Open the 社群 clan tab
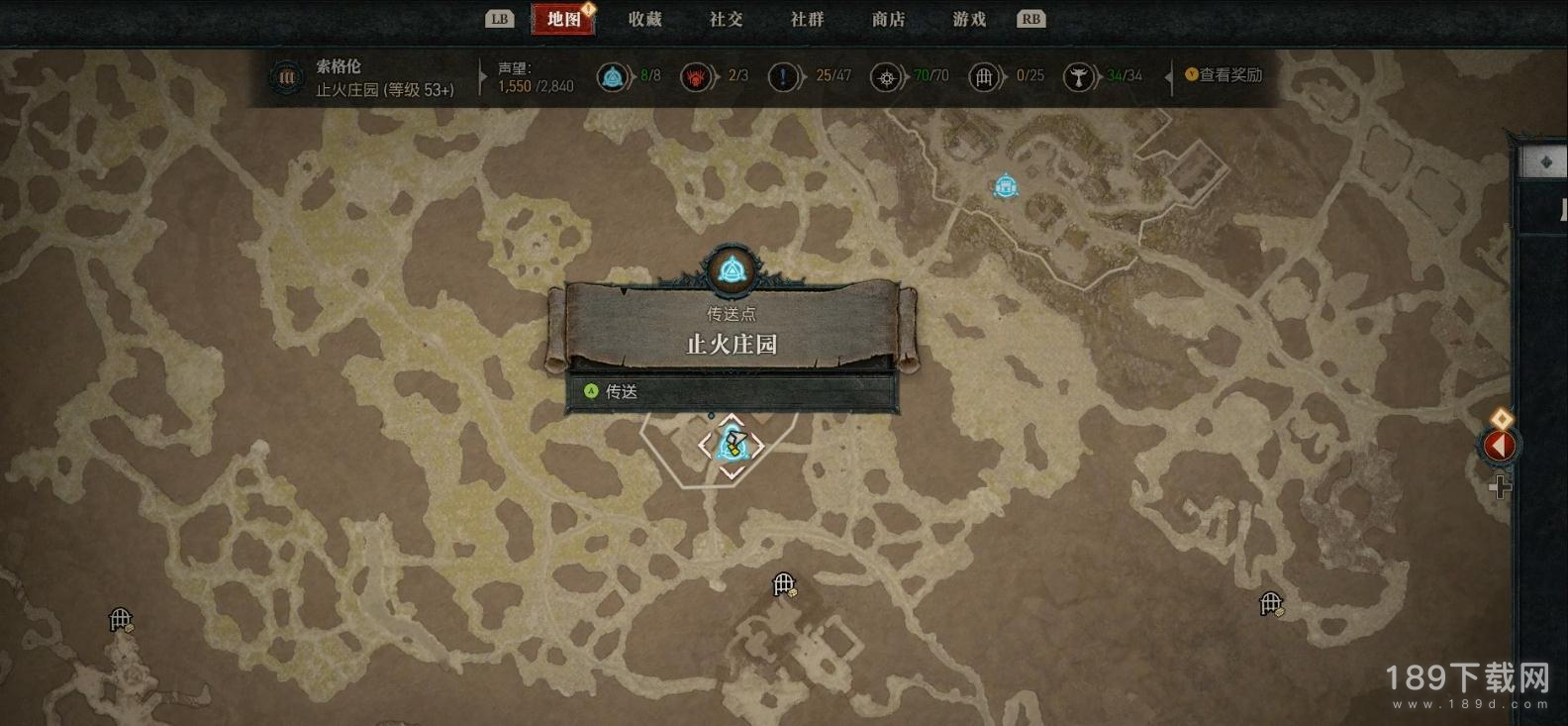 [807, 19]
